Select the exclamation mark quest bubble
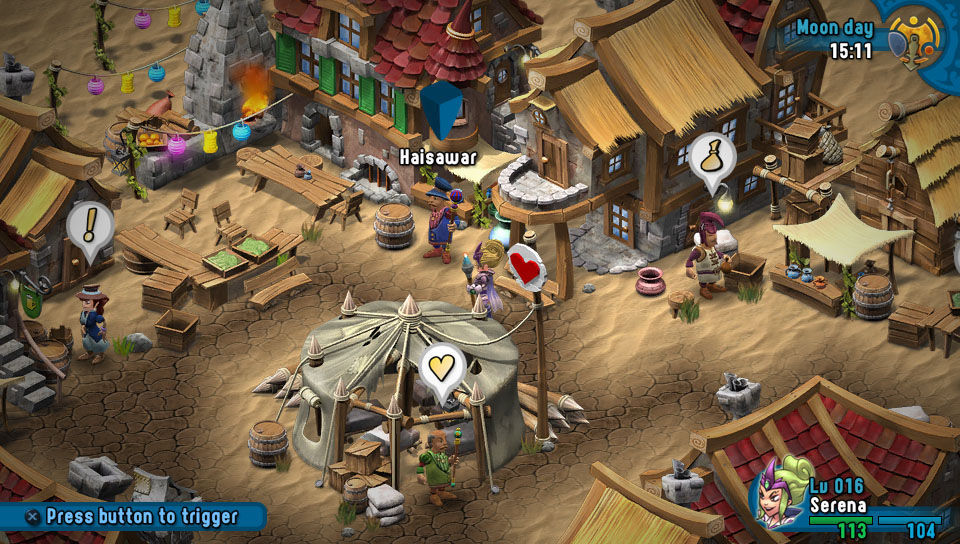The width and height of the screenshot is (960, 544). 88,228
